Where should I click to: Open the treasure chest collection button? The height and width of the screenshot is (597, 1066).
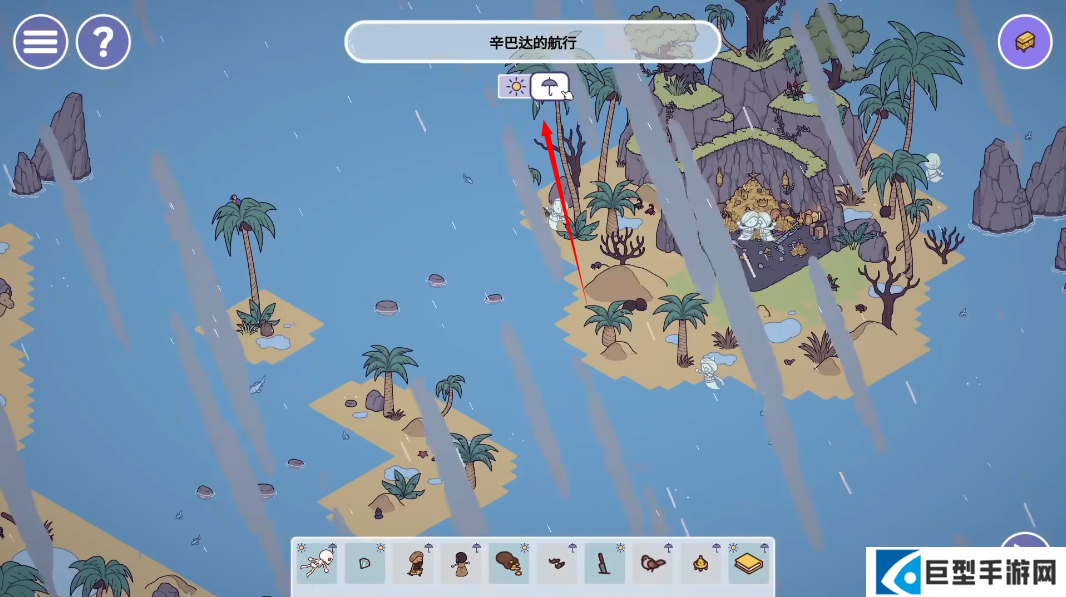tap(1025, 42)
